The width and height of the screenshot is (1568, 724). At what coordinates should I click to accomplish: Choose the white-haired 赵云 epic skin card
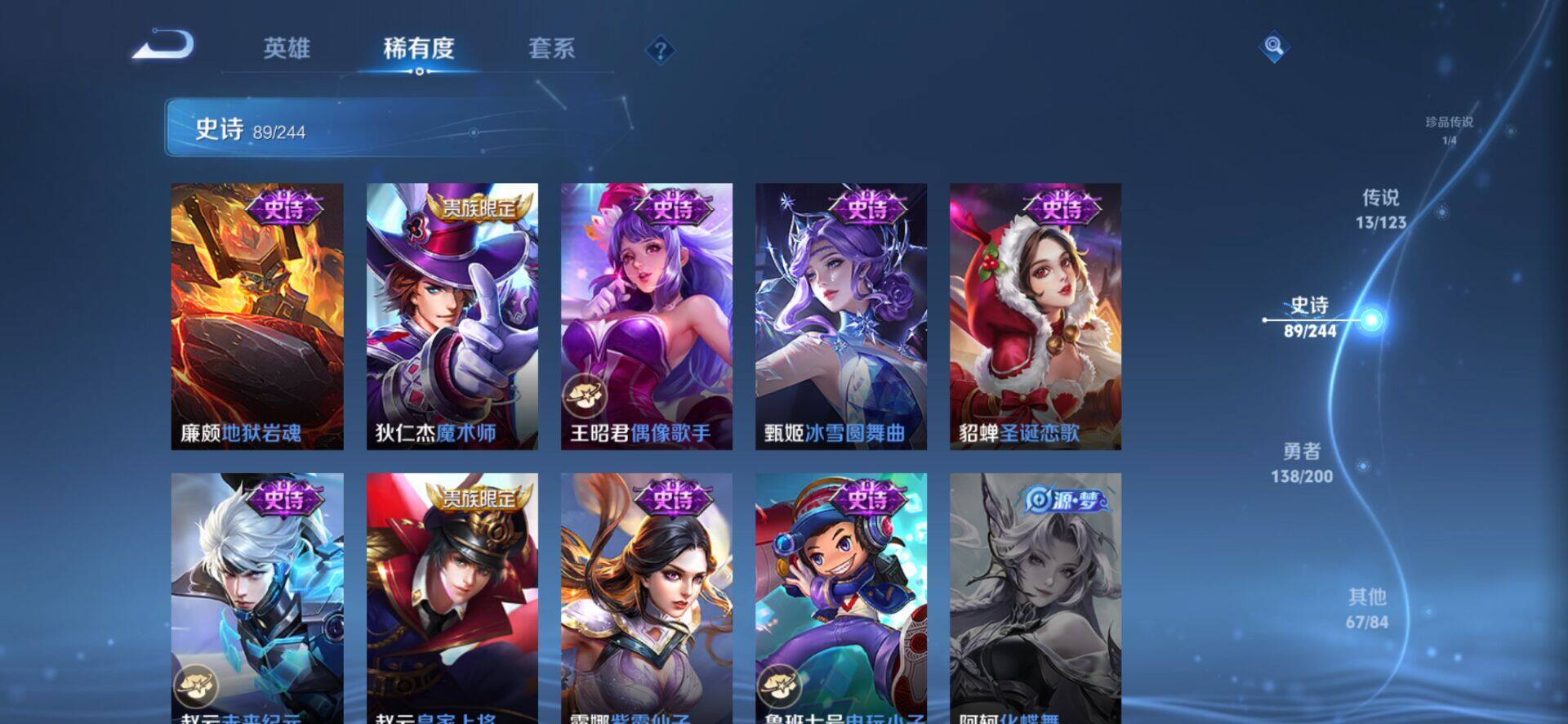pos(257,598)
